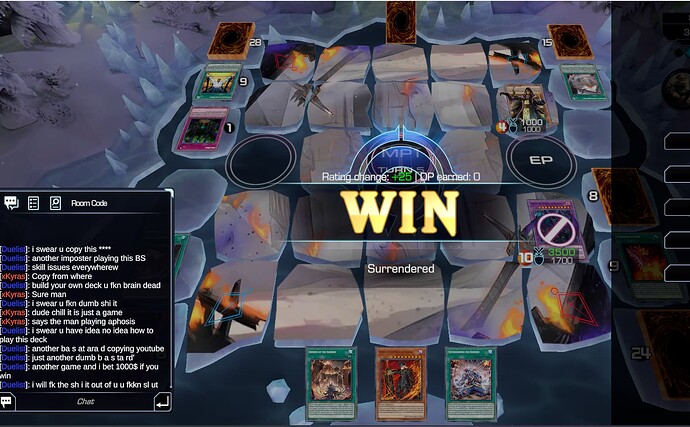The height and width of the screenshot is (427, 690).
Task: Click the speech bubble icon beside the Chat field
Action: pos(9,401)
